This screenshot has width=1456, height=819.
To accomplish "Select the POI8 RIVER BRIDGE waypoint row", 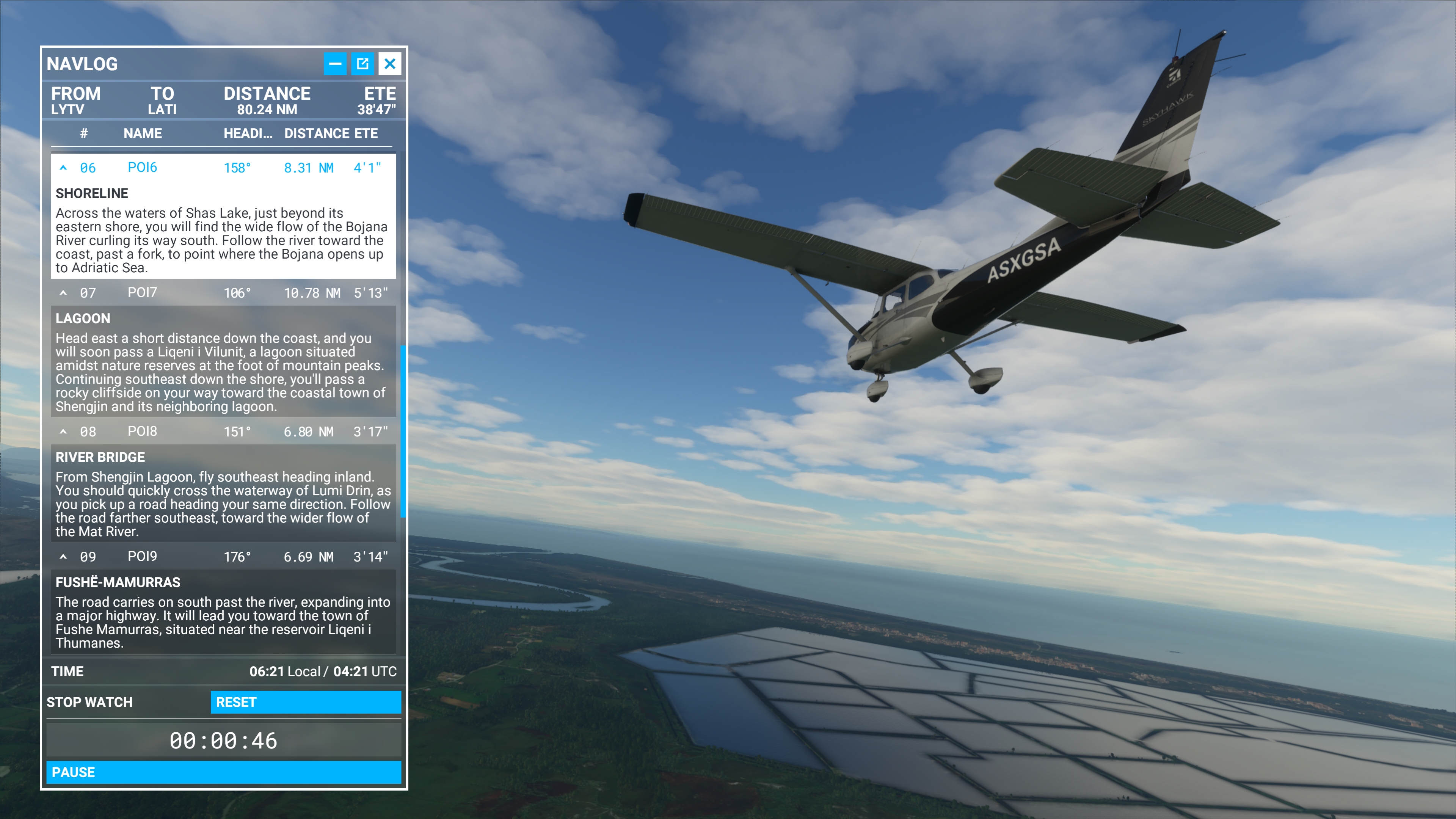I will click(143, 431).
